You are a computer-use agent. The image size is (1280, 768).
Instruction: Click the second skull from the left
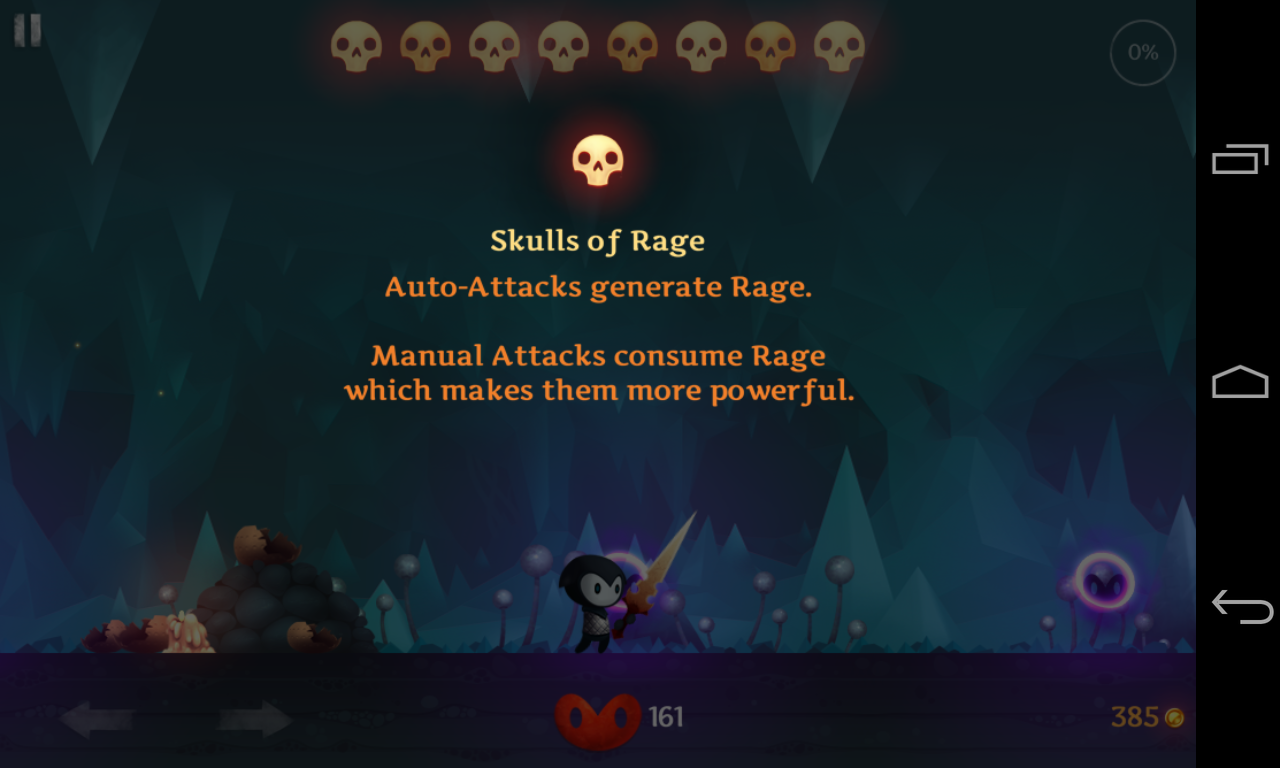pyautogui.click(x=427, y=44)
